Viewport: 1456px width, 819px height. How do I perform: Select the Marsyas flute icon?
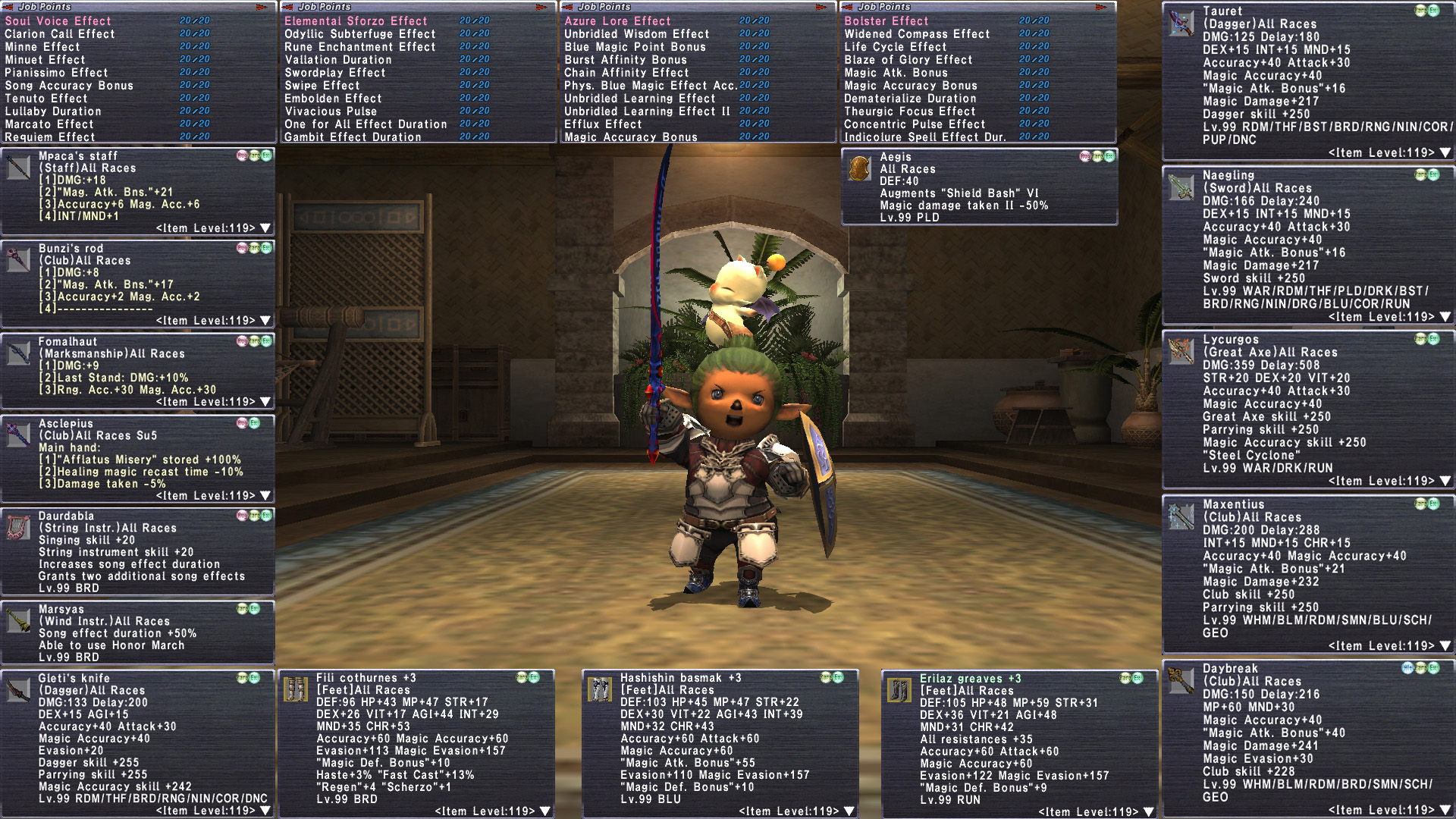(18, 620)
